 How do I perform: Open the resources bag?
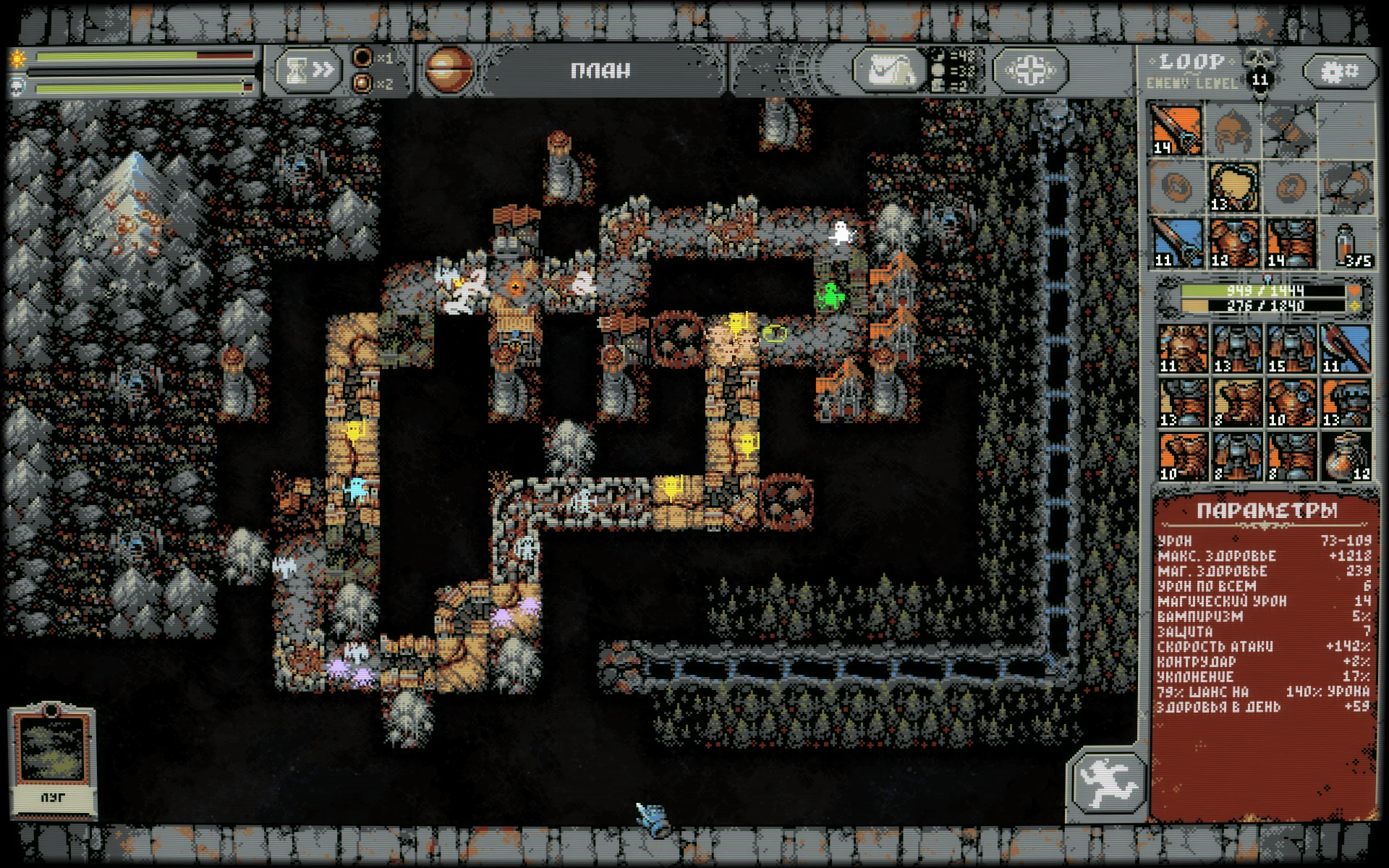tap(889, 71)
